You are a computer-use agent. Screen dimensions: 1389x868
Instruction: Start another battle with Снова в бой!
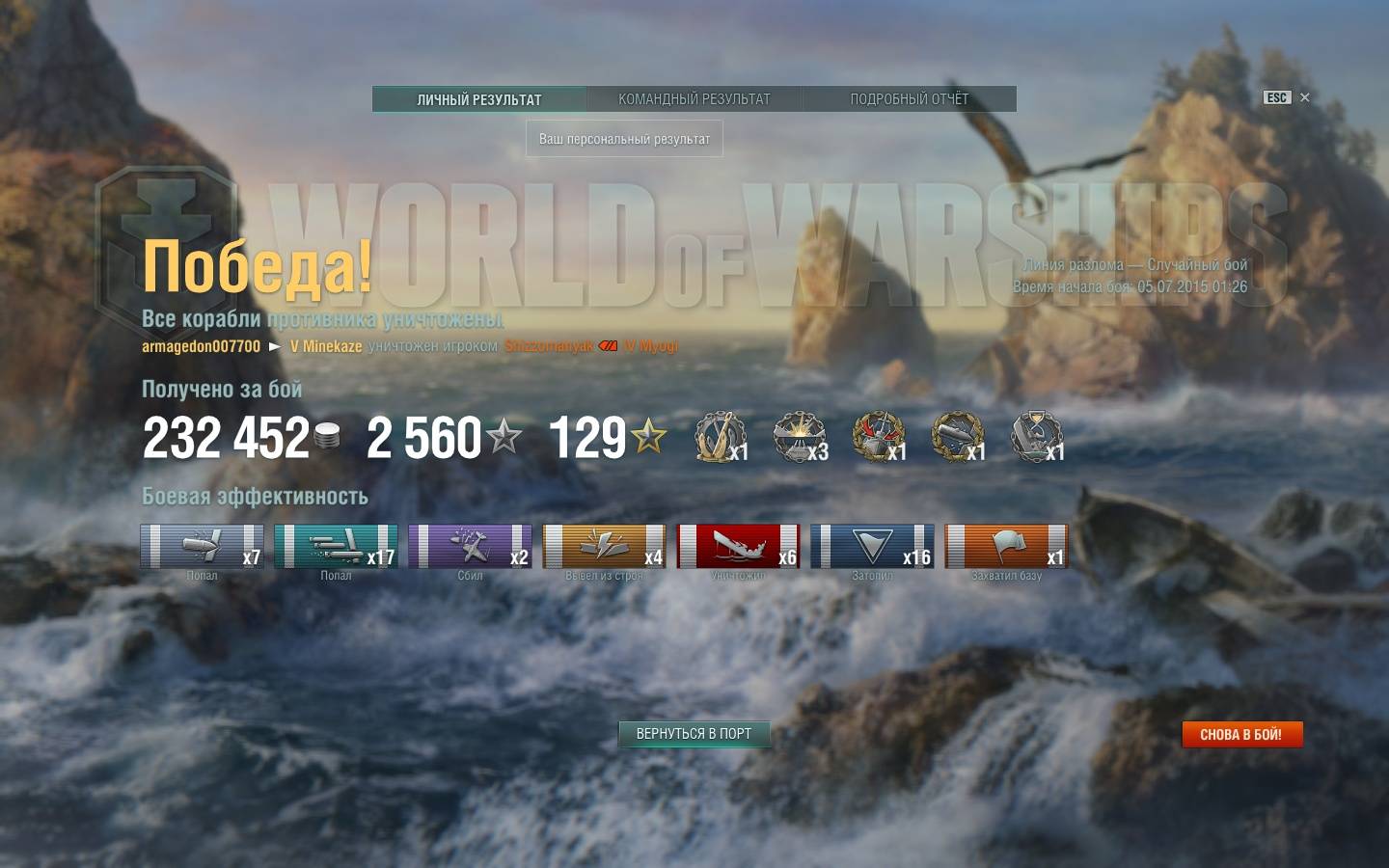pos(1241,735)
